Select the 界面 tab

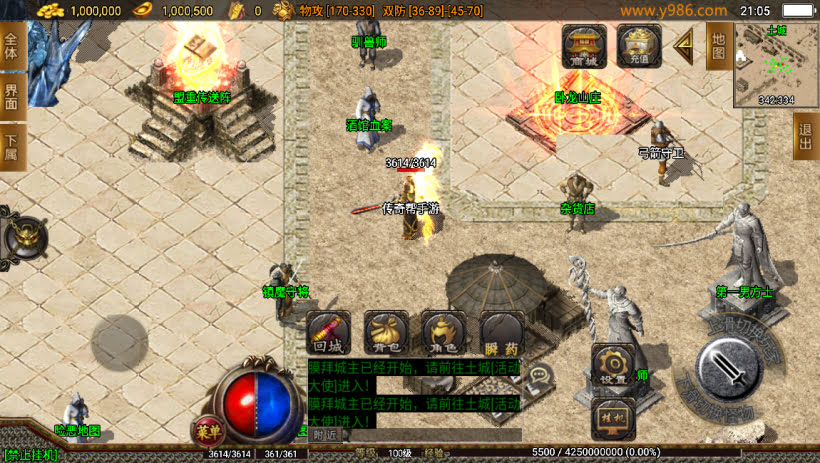click(11, 97)
